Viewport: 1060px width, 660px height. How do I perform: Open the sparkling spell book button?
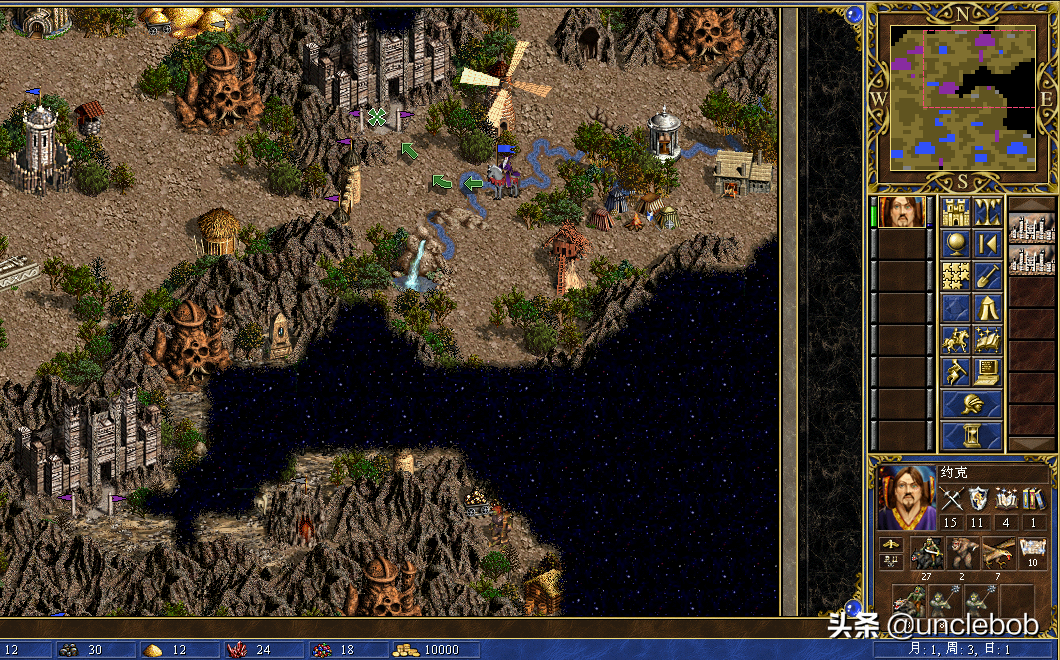point(988,340)
